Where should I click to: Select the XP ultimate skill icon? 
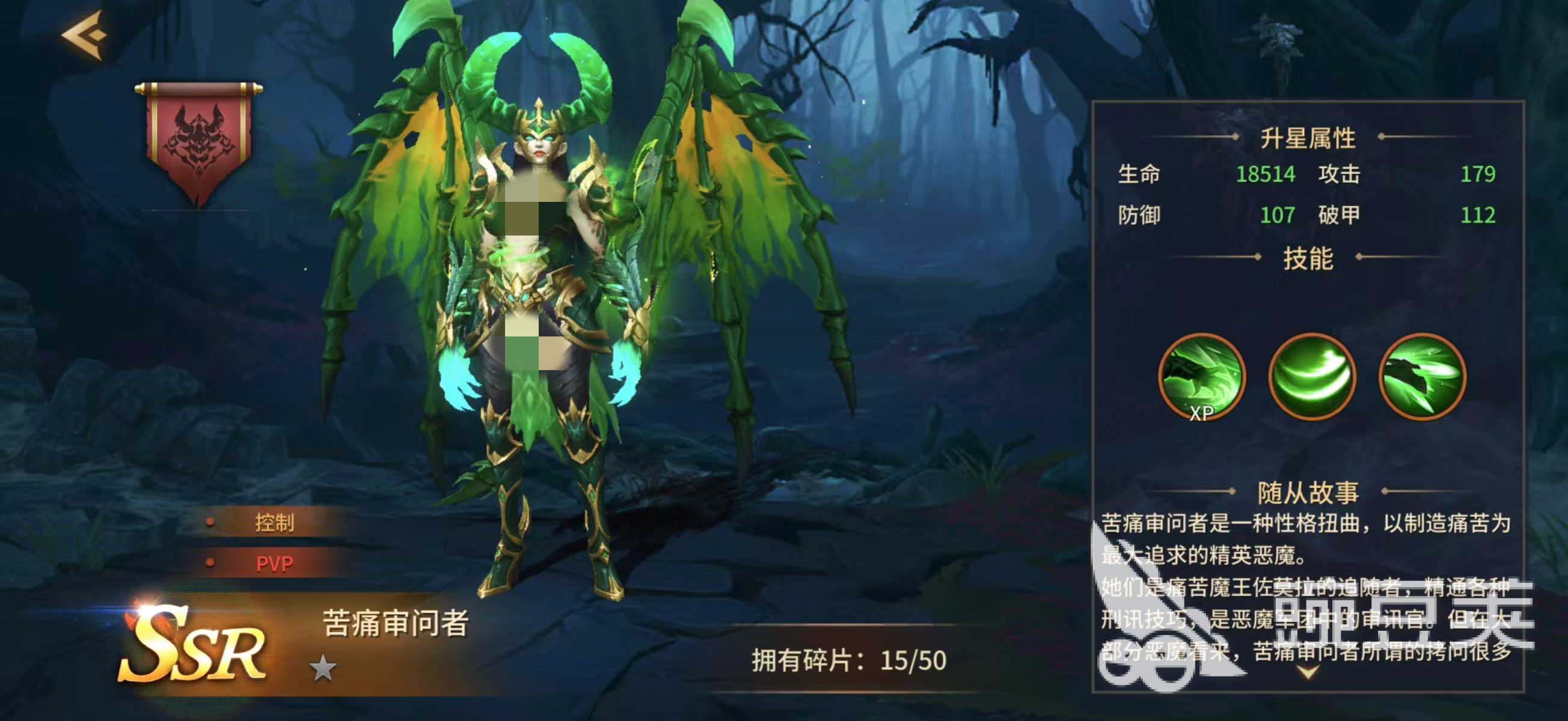pyautogui.click(x=1202, y=377)
